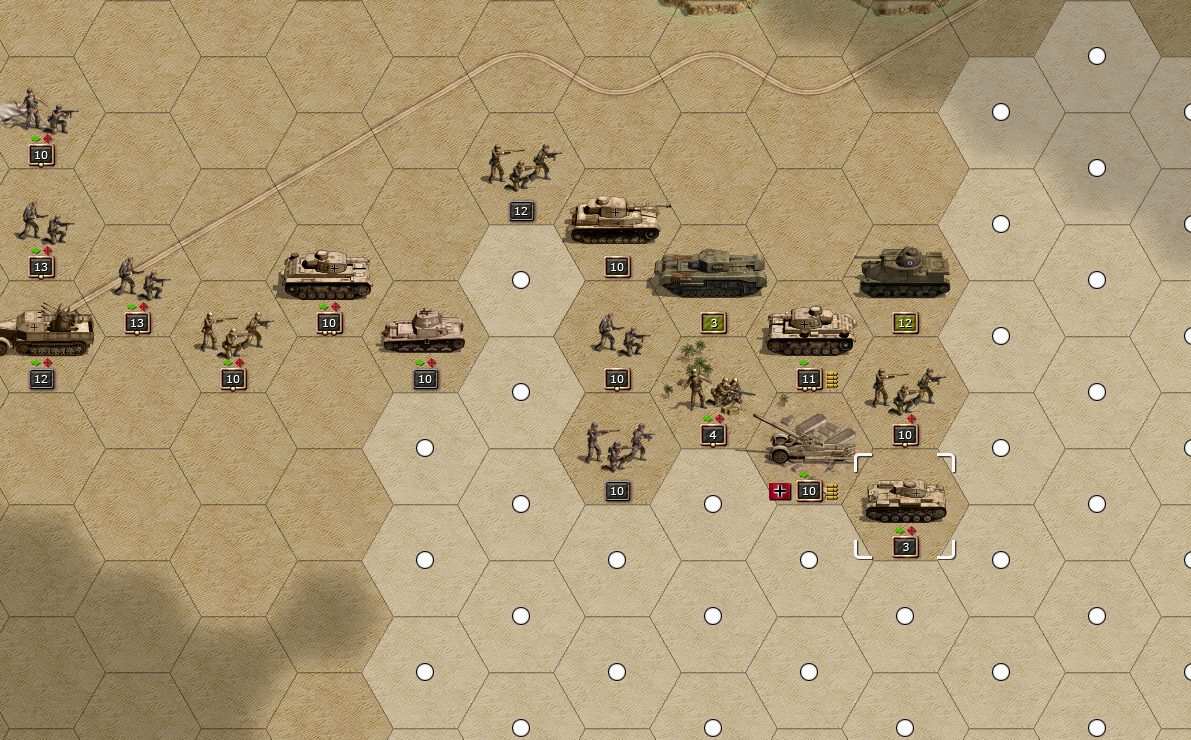
Task: Select the bracketed tank with strength 3
Action: 904,501
